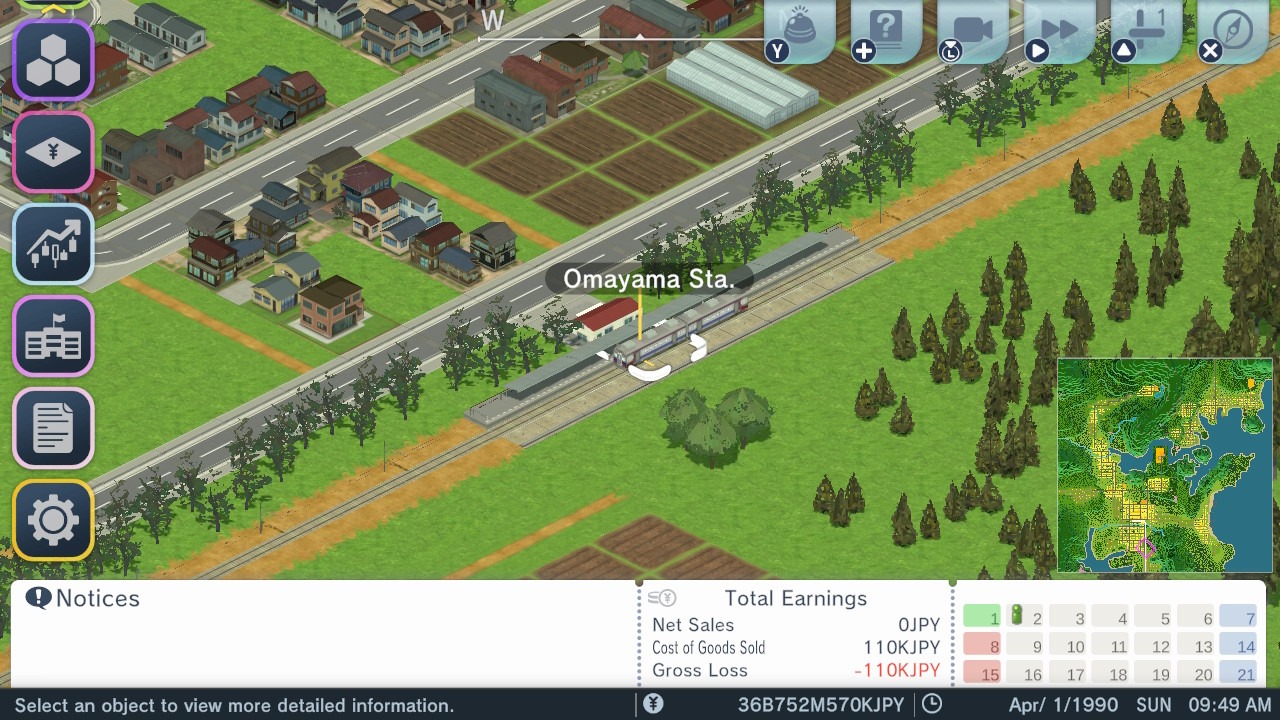Select day 8 on the calendar
Screen dimensions: 1280x720
pyautogui.click(x=981, y=646)
